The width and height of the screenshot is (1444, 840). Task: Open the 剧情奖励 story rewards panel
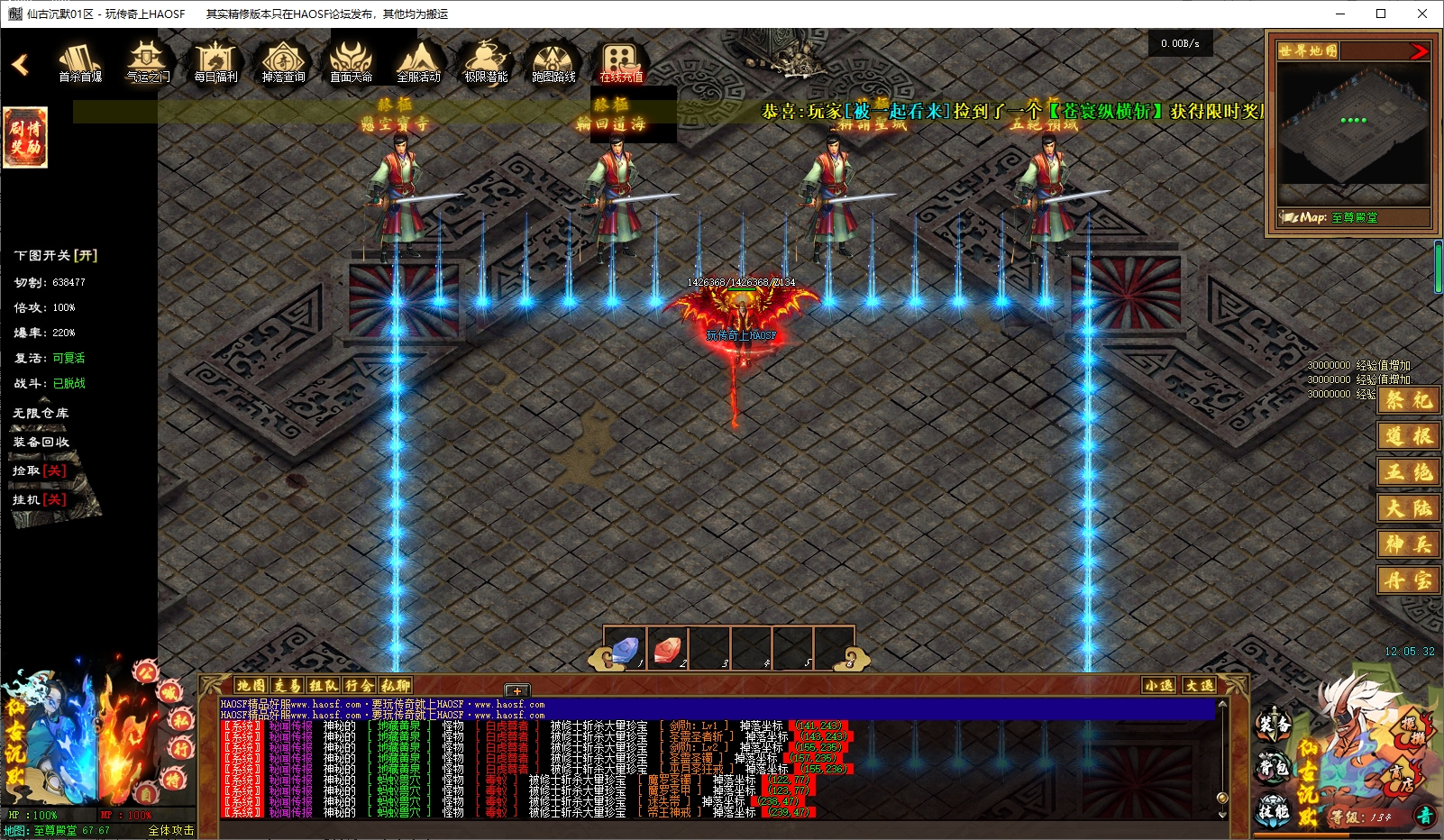click(25, 137)
